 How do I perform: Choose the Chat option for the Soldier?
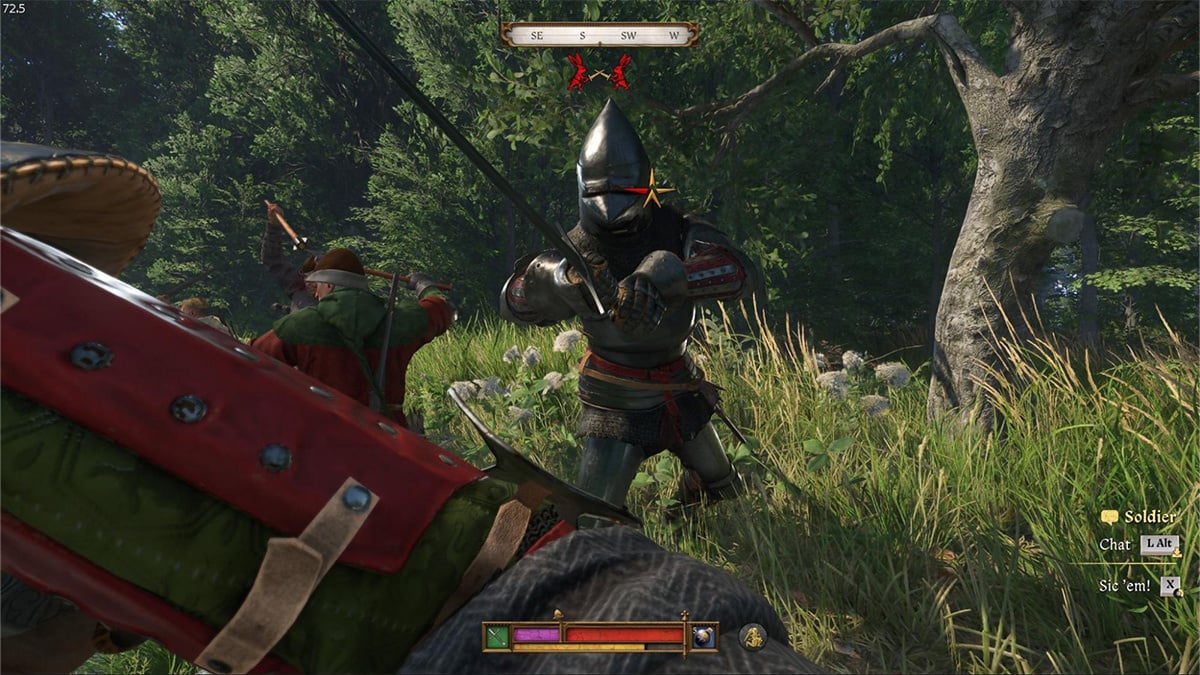click(x=1115, y=545)
